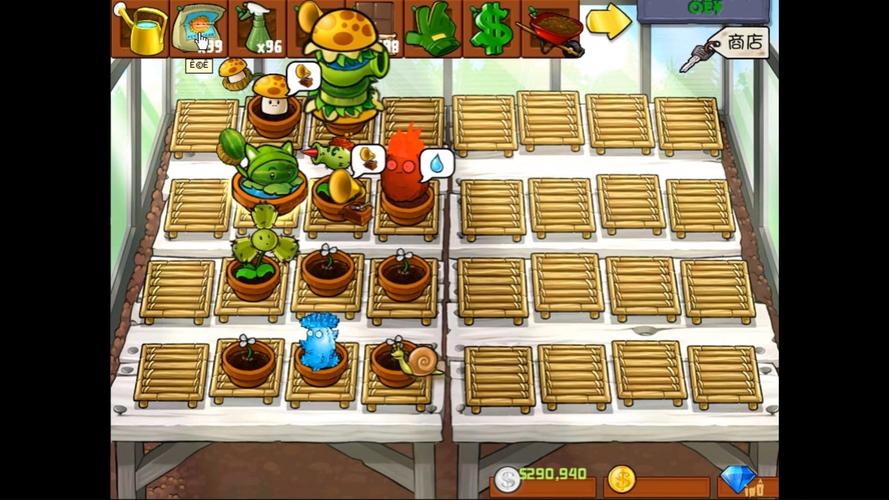This screenshot has height=500, width=889.
Task: Choose the green bug spray bottle
Action: pos(256,27)
